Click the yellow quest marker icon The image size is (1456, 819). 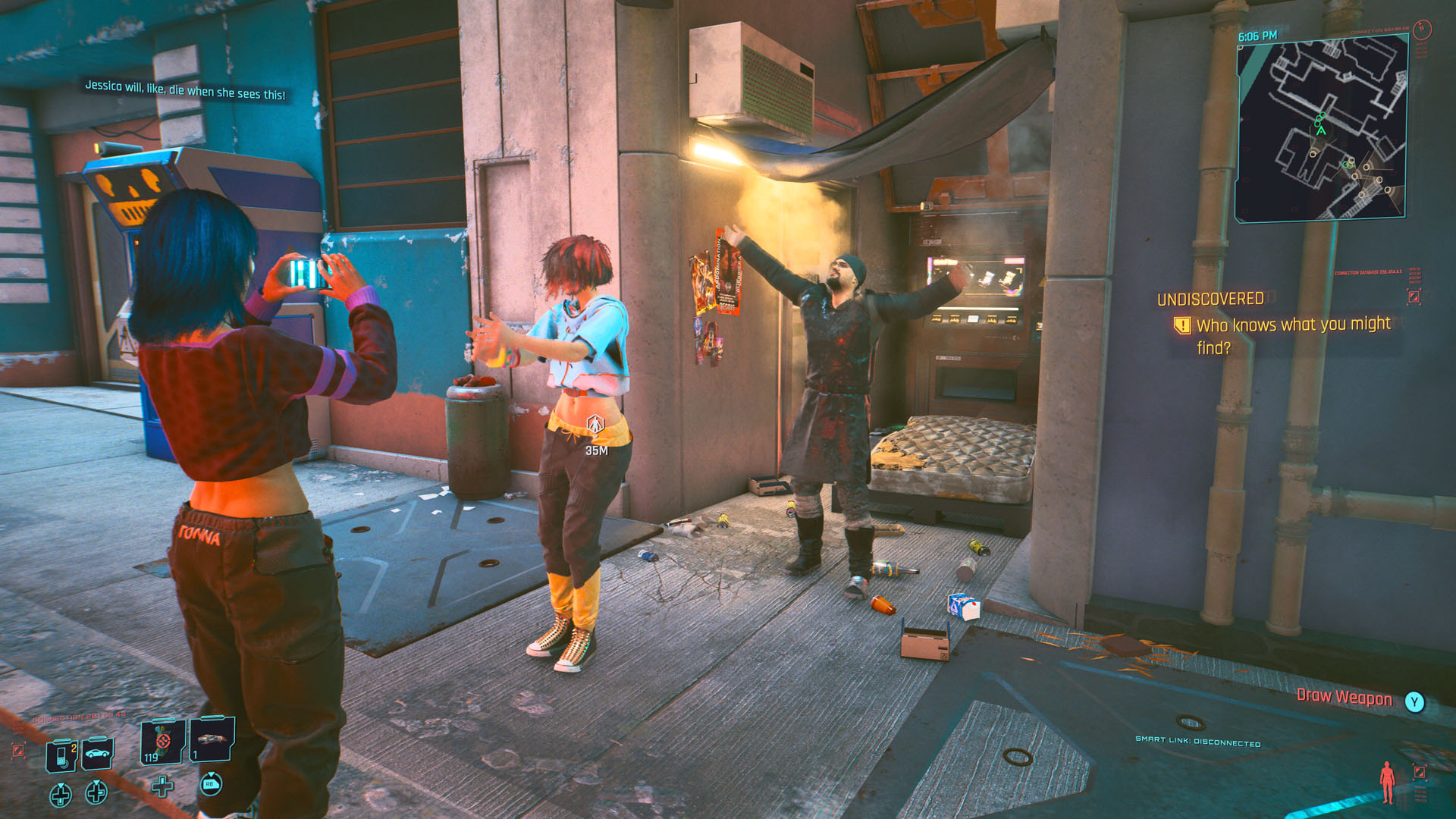[1181, 325]
